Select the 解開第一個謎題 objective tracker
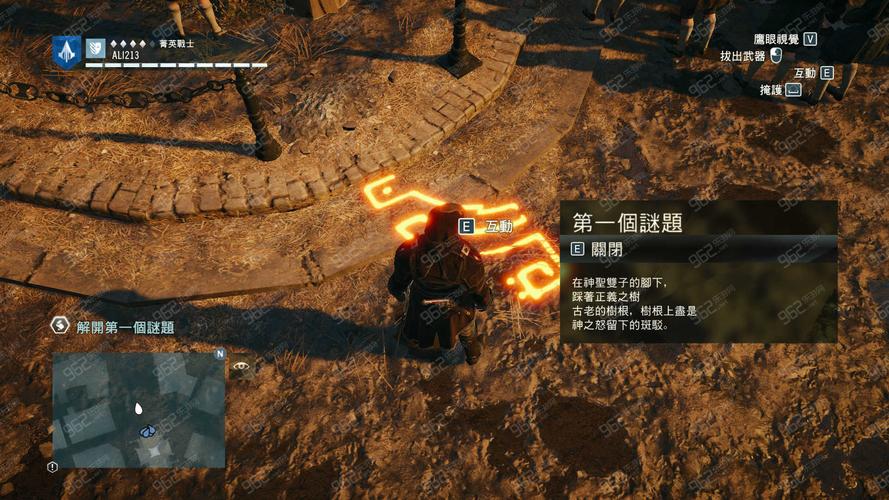889x500 pixels. 124,327
